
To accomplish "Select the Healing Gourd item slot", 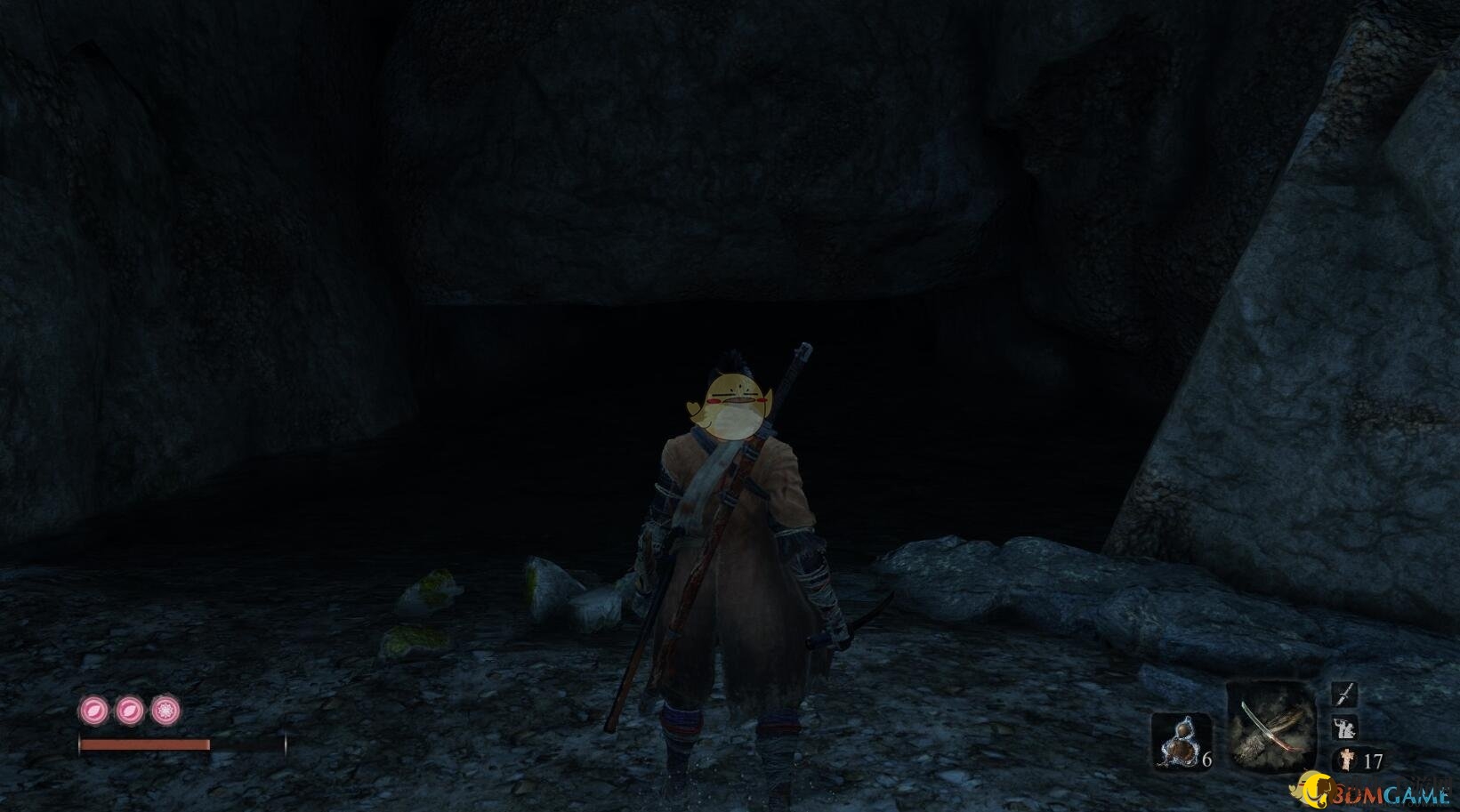I will tap(1181, 740).
